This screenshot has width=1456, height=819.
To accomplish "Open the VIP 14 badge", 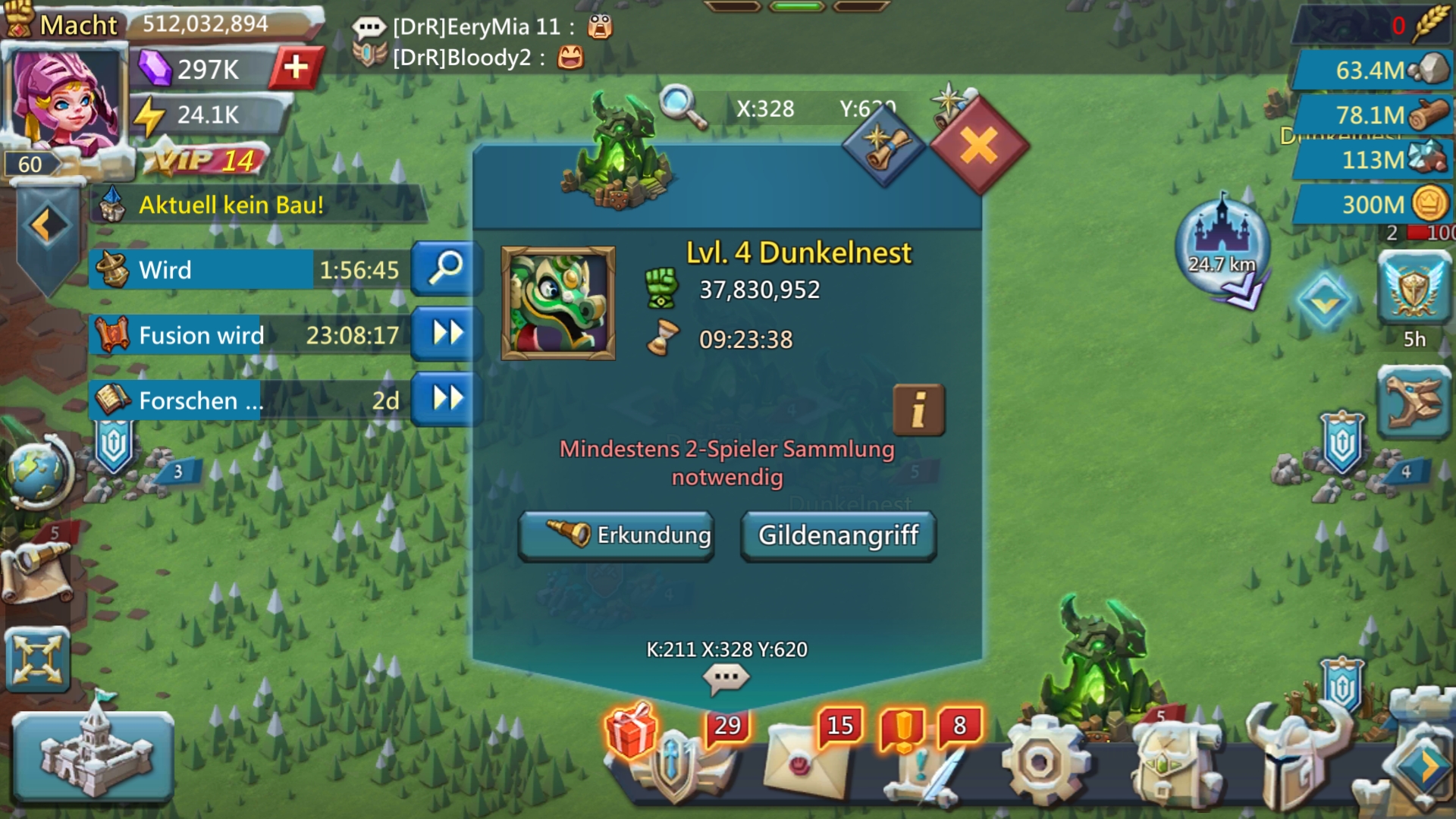I will [x=205, y=160].
